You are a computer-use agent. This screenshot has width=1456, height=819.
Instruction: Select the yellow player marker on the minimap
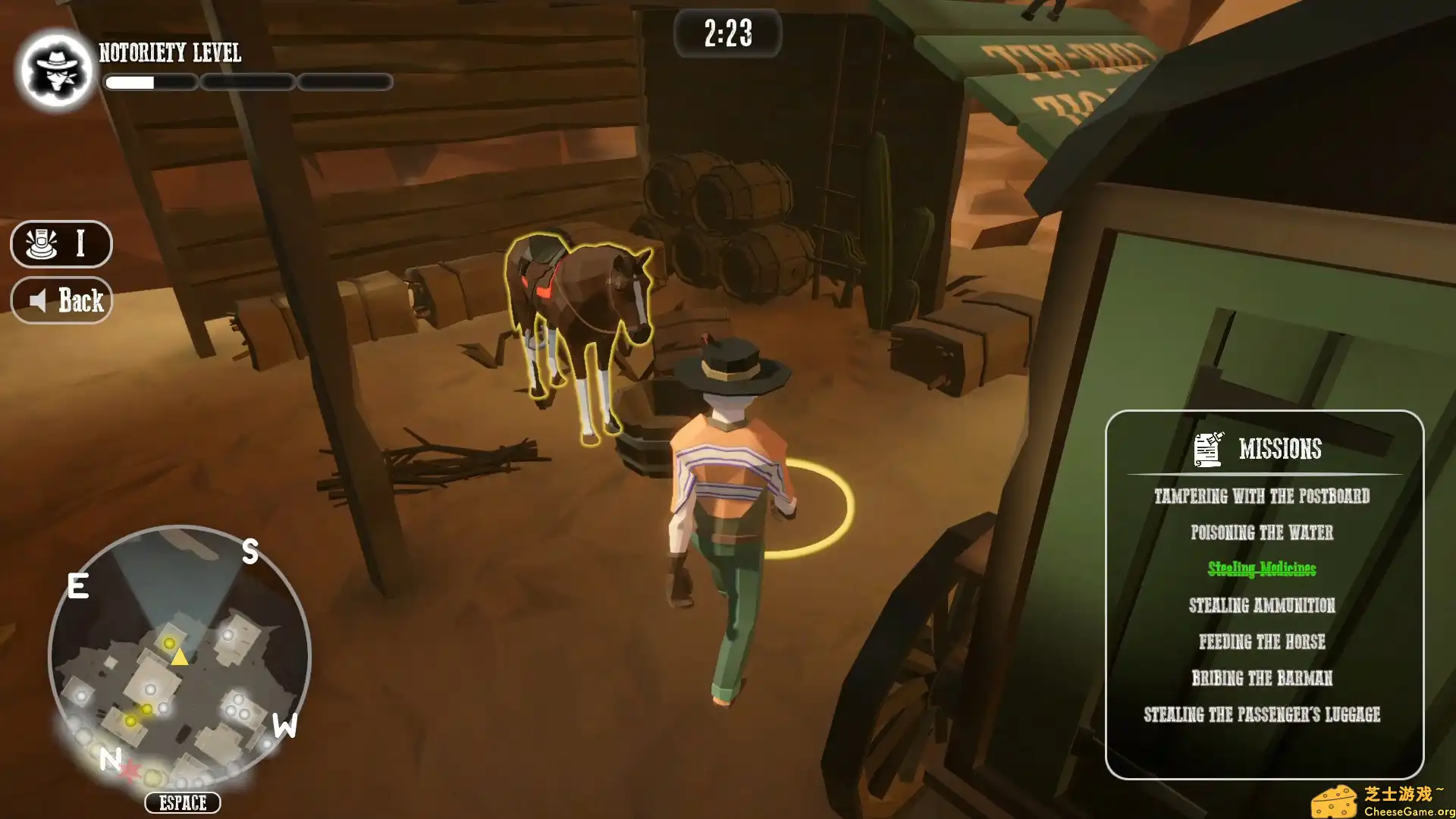point(179,658)
